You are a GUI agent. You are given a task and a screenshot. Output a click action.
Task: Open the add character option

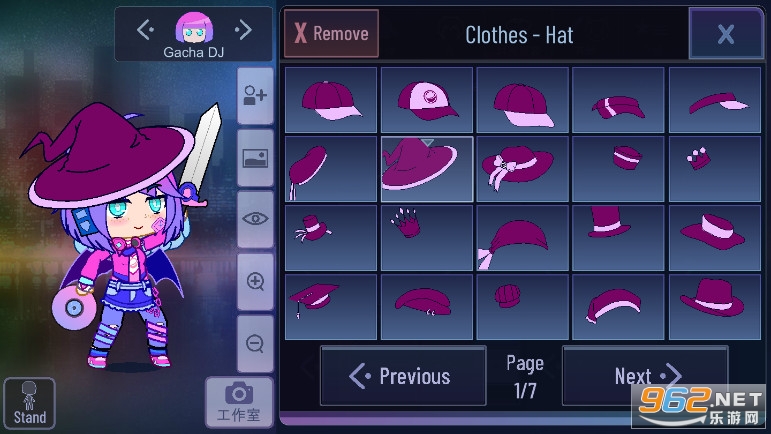click(255, 95)
